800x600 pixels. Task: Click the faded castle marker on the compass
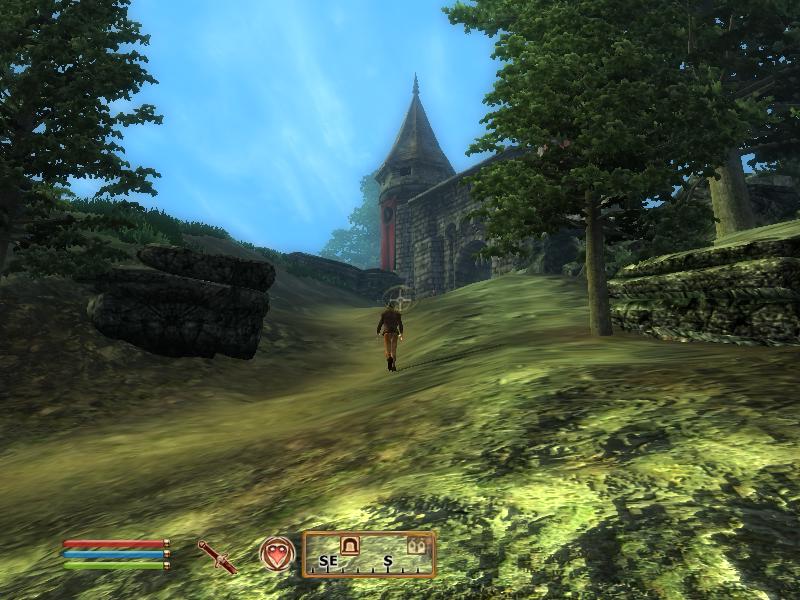(416, 546)
